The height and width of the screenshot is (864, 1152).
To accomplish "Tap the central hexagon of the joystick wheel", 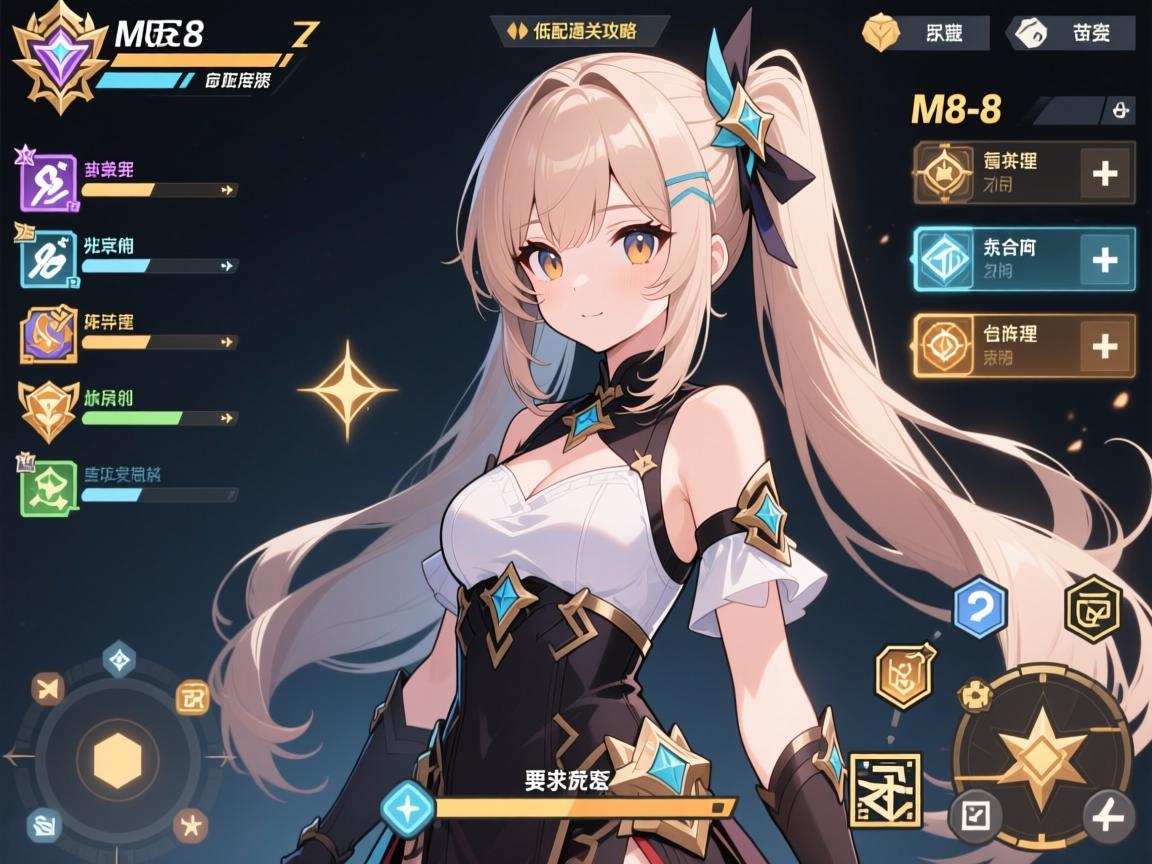I will pos(120,759).
